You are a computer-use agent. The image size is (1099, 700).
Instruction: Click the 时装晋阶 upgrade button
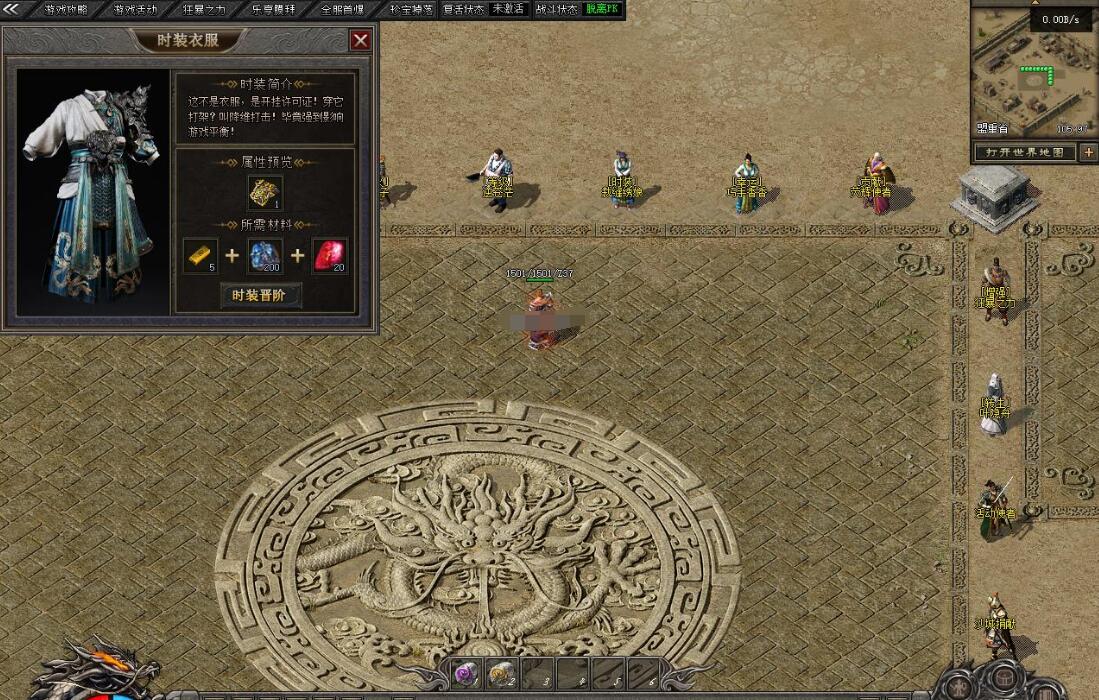(260, 295)
